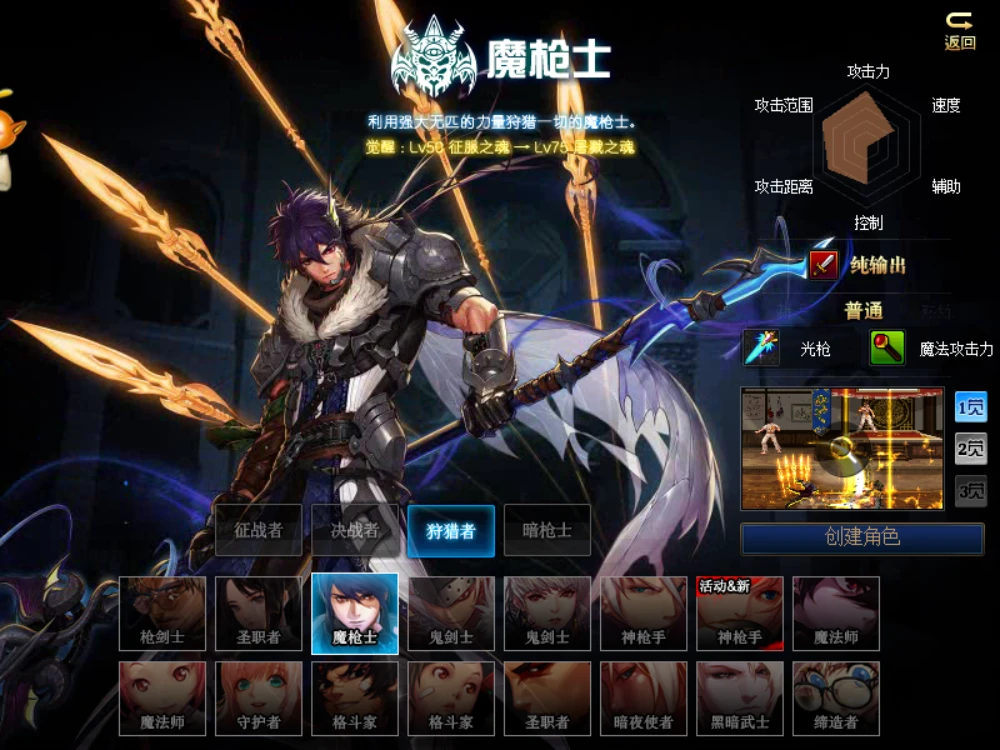Open the 暗枪士 subclass tab
This screenshot has width=1000, height=750.
tap(547, 530)
